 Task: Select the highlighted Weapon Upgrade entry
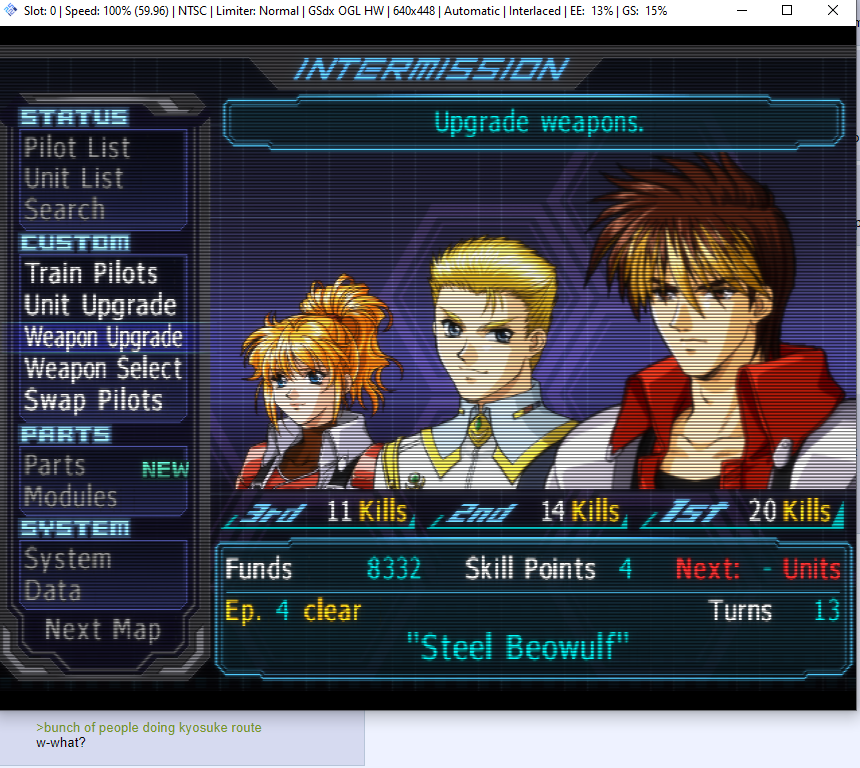point(103,337)
